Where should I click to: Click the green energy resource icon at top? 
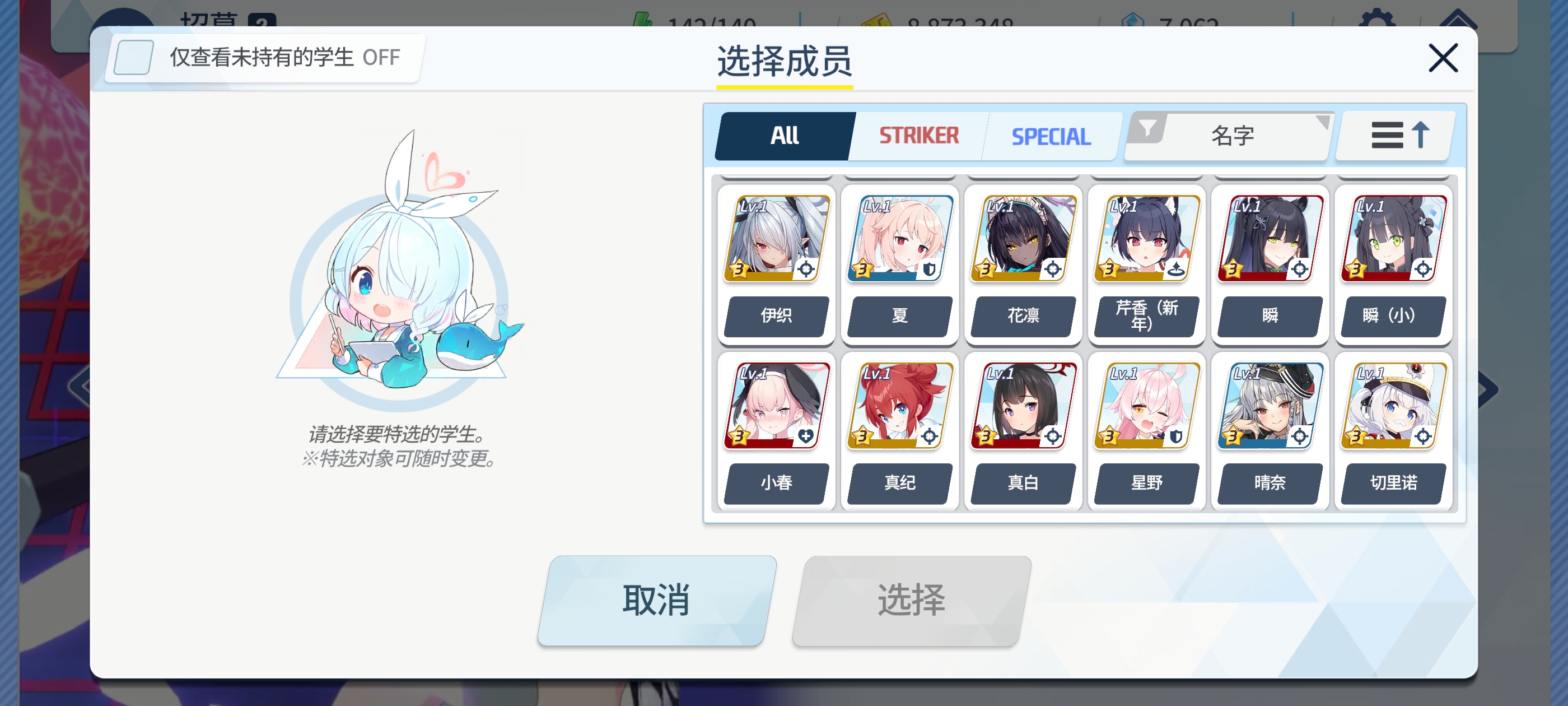(644, 20)
